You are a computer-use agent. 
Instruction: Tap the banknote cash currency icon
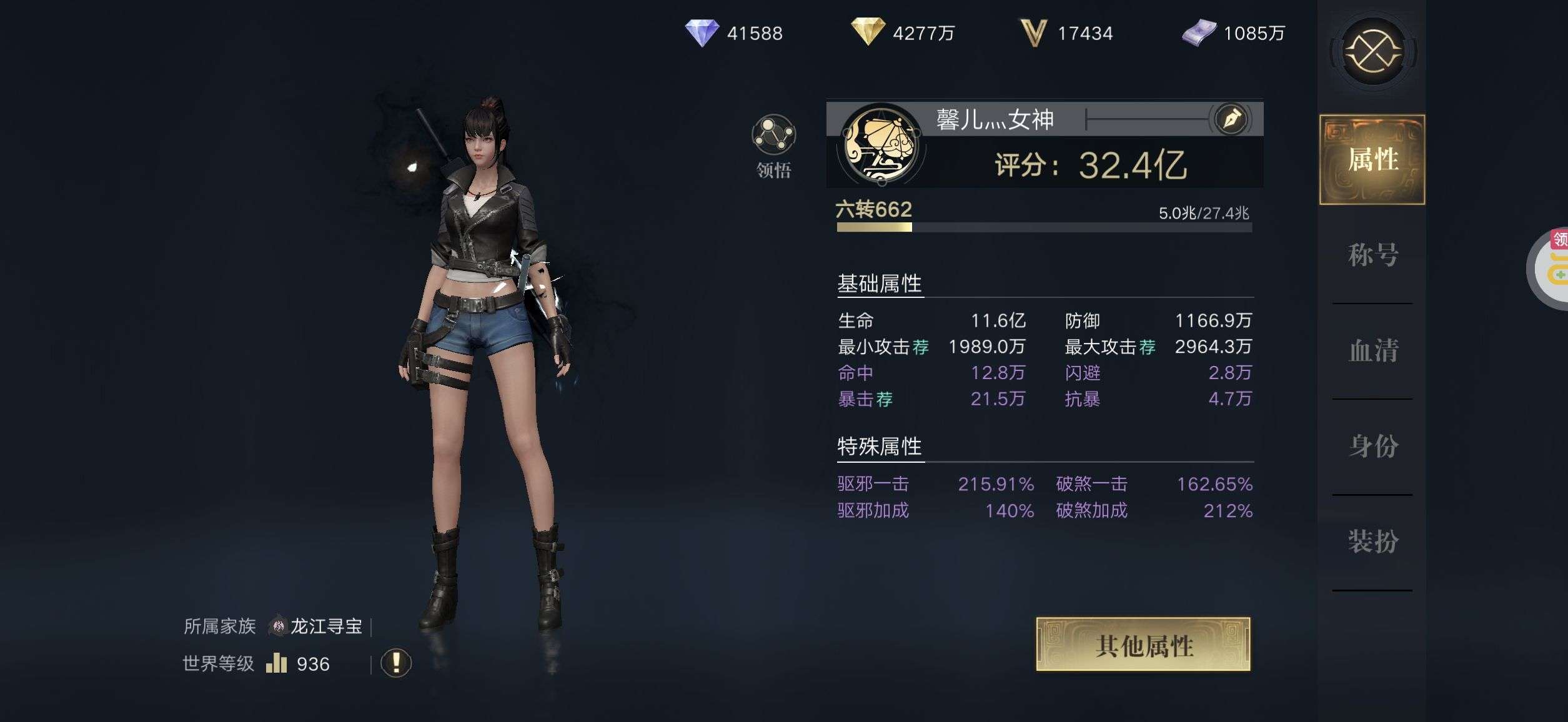click(1199, 32)
